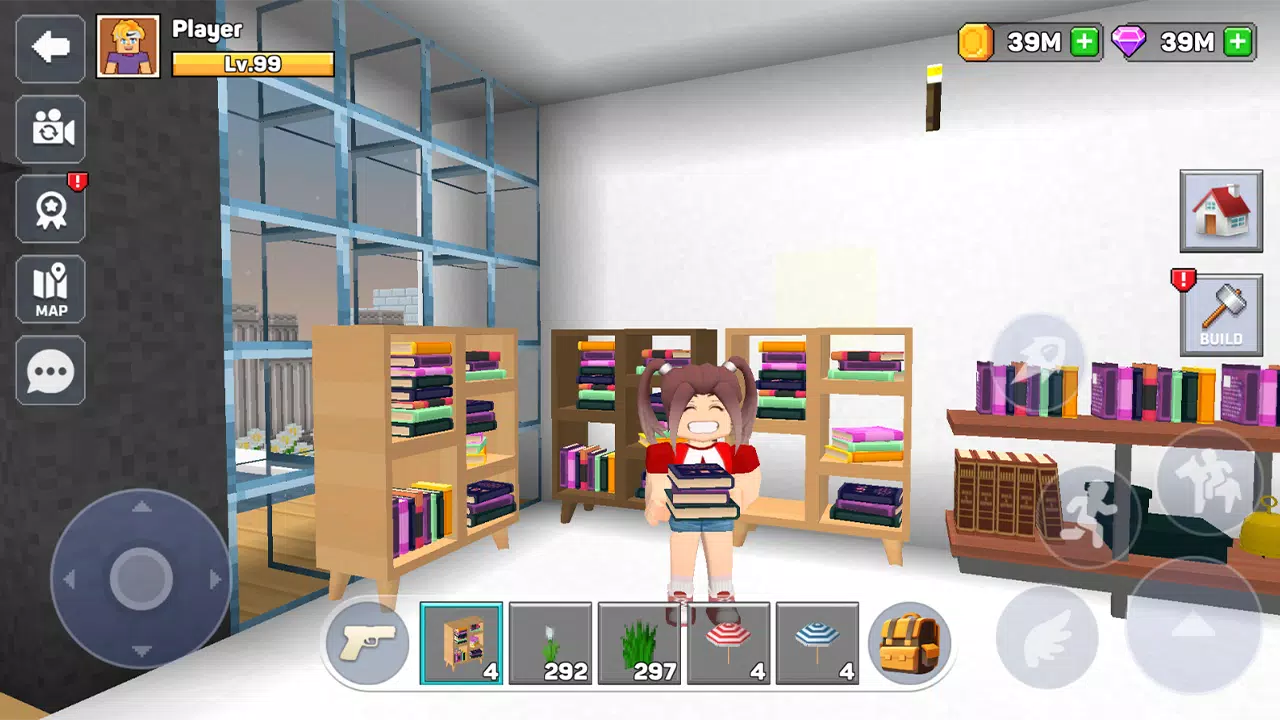The width and height of the screenshot is (1280, 720).
Task: Open the MAP screen
Action: point(50,290)
